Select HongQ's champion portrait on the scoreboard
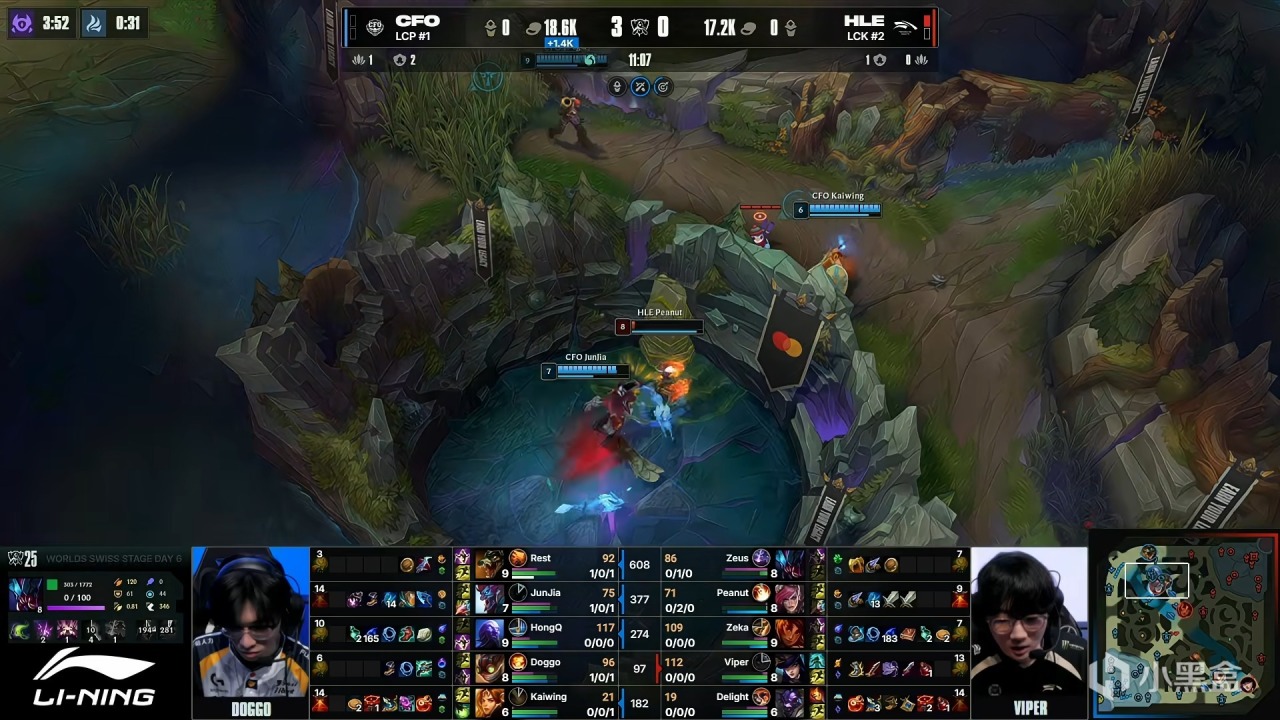The image size is (1280, 720). tap(489, 634)
